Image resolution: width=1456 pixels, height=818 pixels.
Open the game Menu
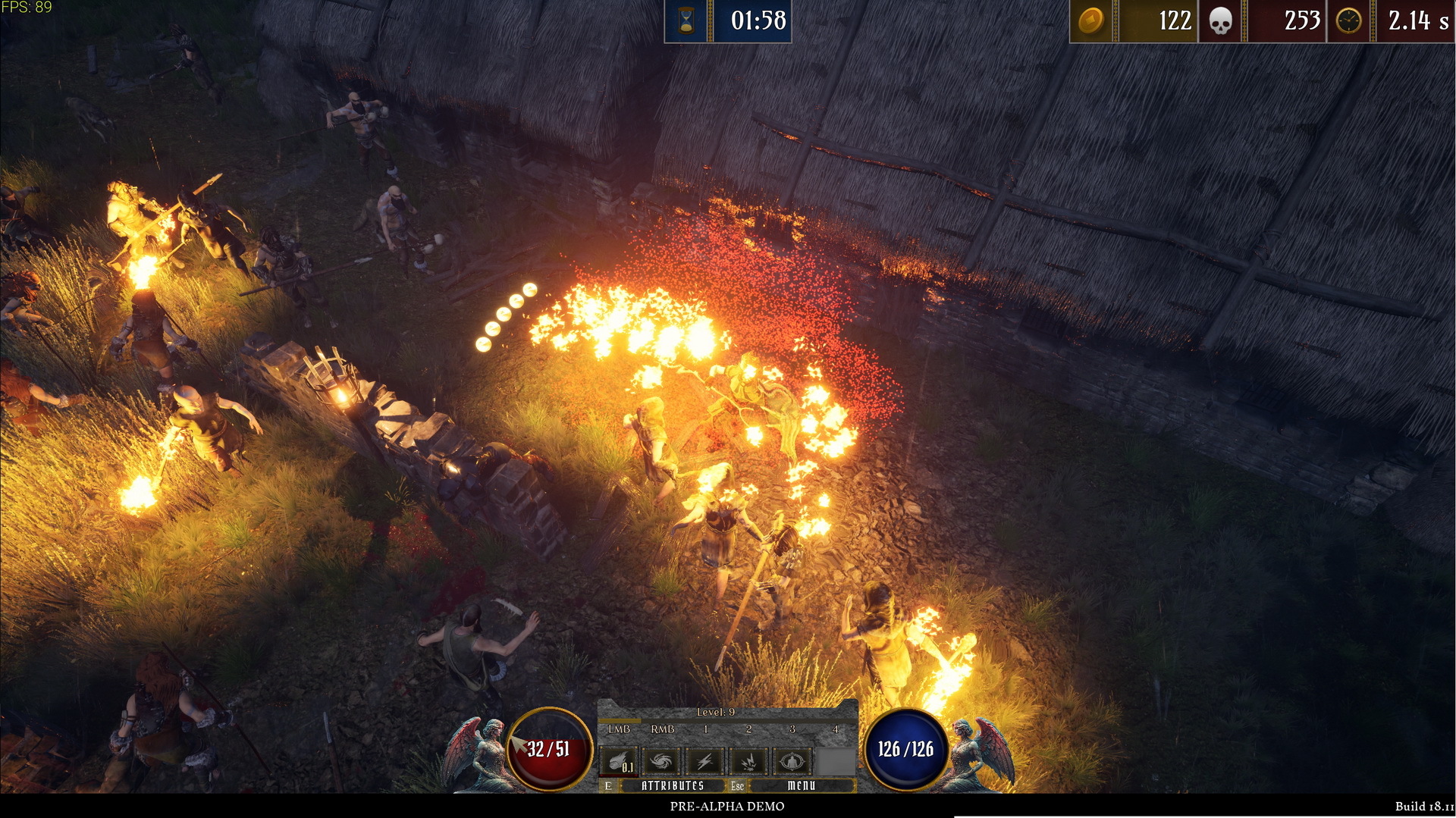pos(801,785)
